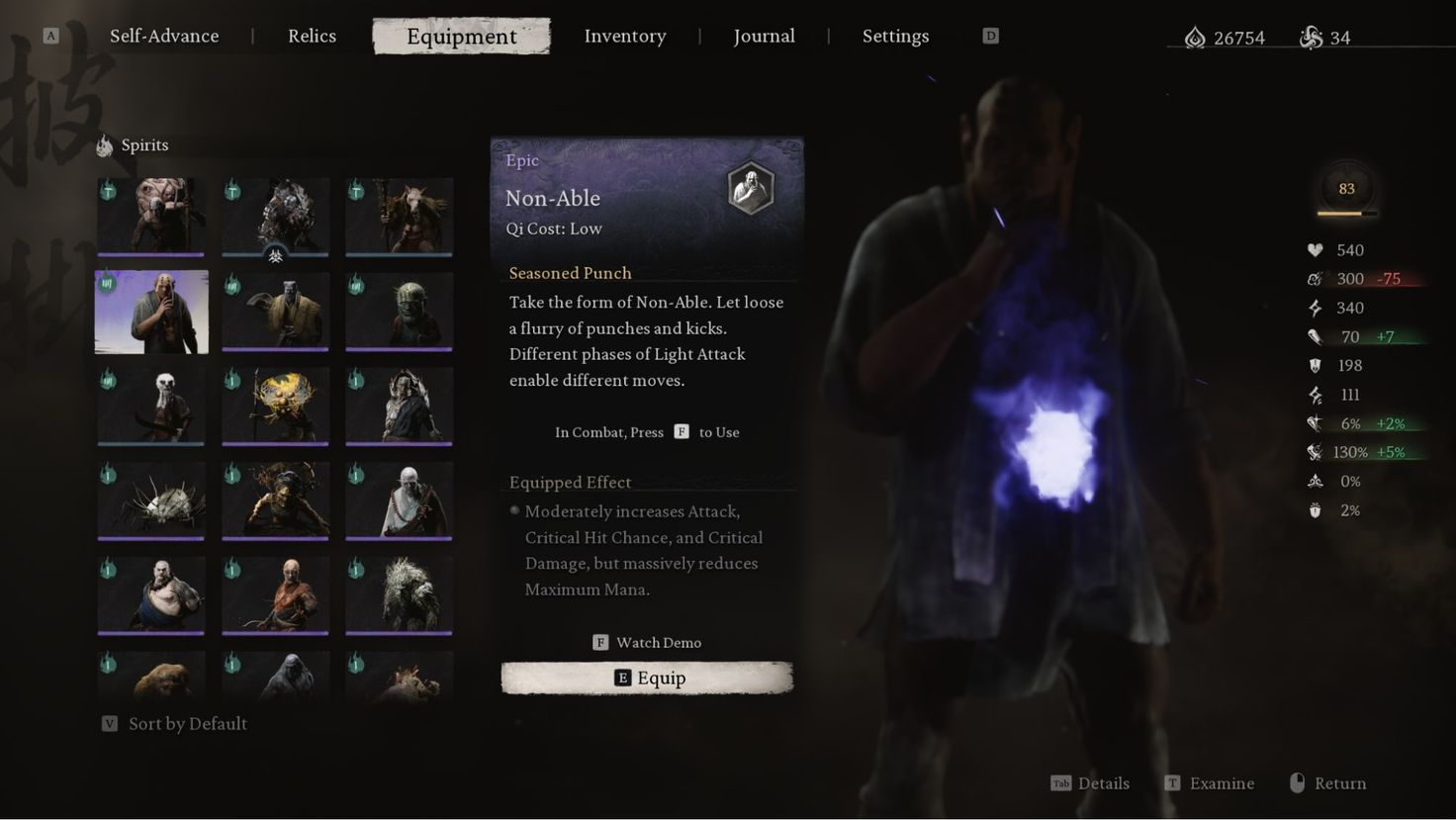The height and width of the screenshot is (820, 1456).
Task: Switch to the Settings tab
Action: (x=895, y=37)
